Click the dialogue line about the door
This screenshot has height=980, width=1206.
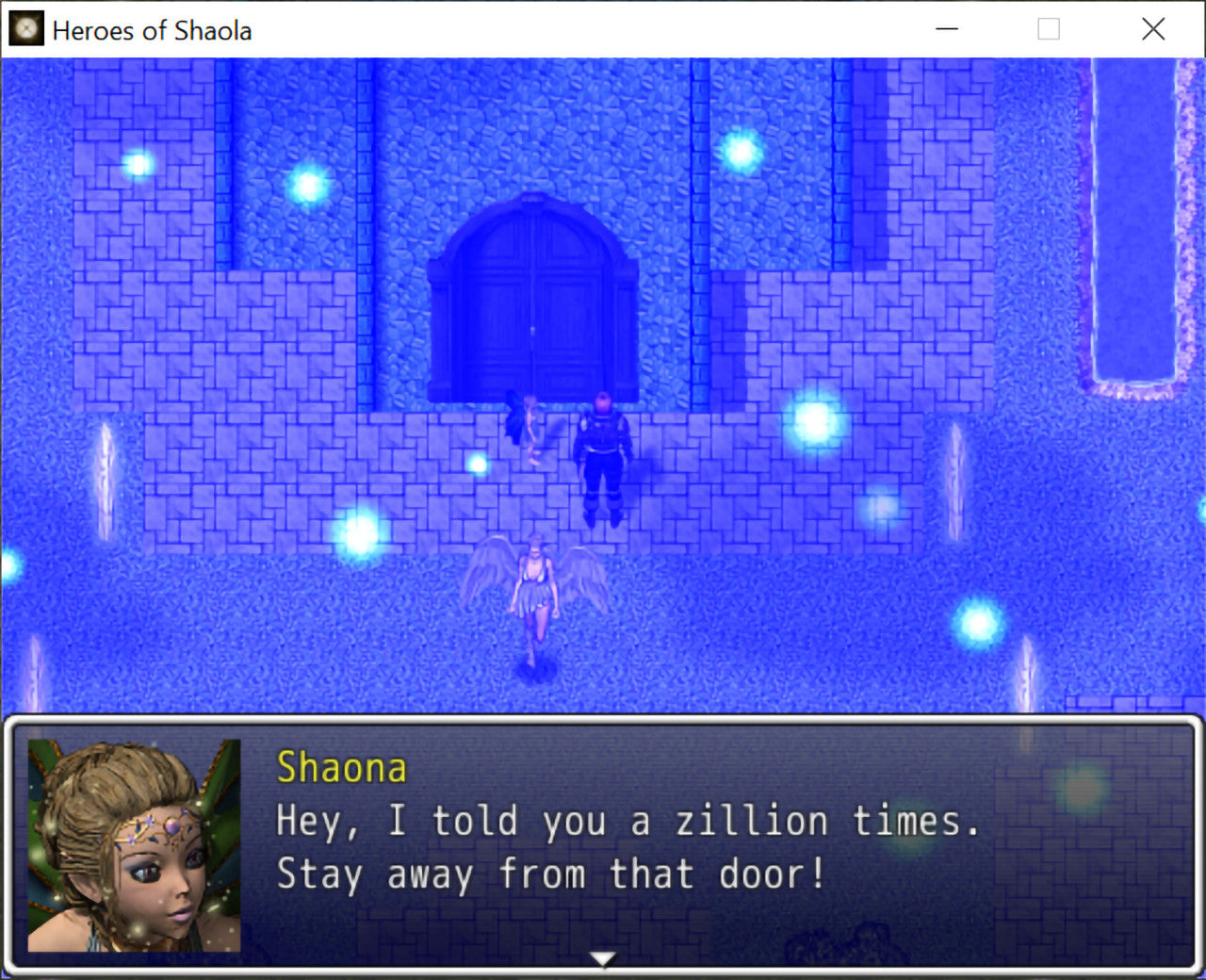551,874
